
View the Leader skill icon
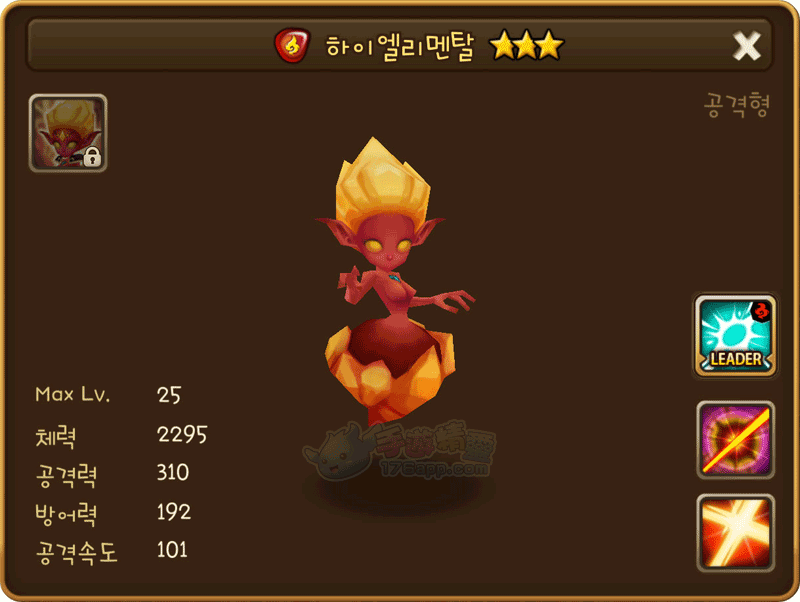[x=735, y=336]
